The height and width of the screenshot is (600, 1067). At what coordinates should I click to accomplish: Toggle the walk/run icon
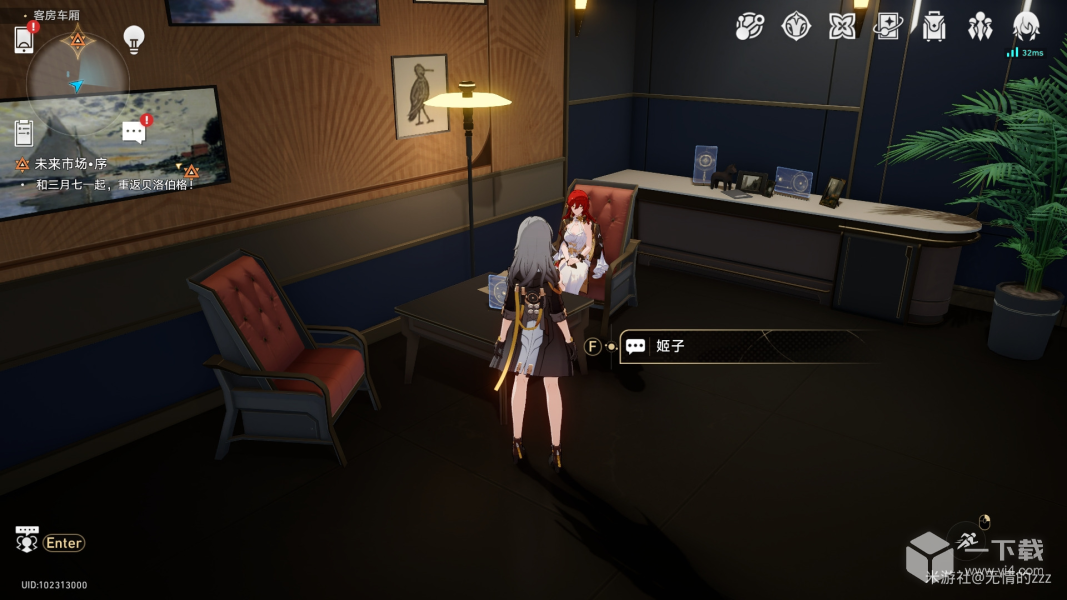click(967, 540)
